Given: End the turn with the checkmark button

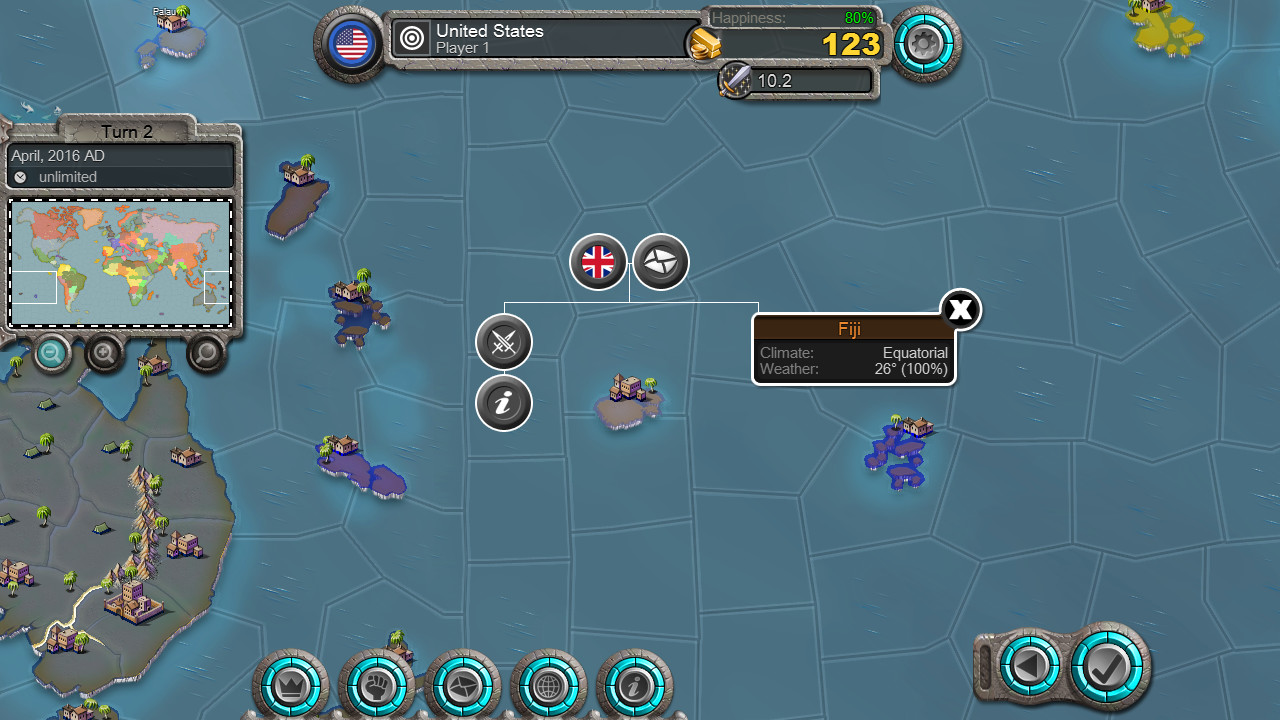Looking at the screenshot, I should (1109, 664).
